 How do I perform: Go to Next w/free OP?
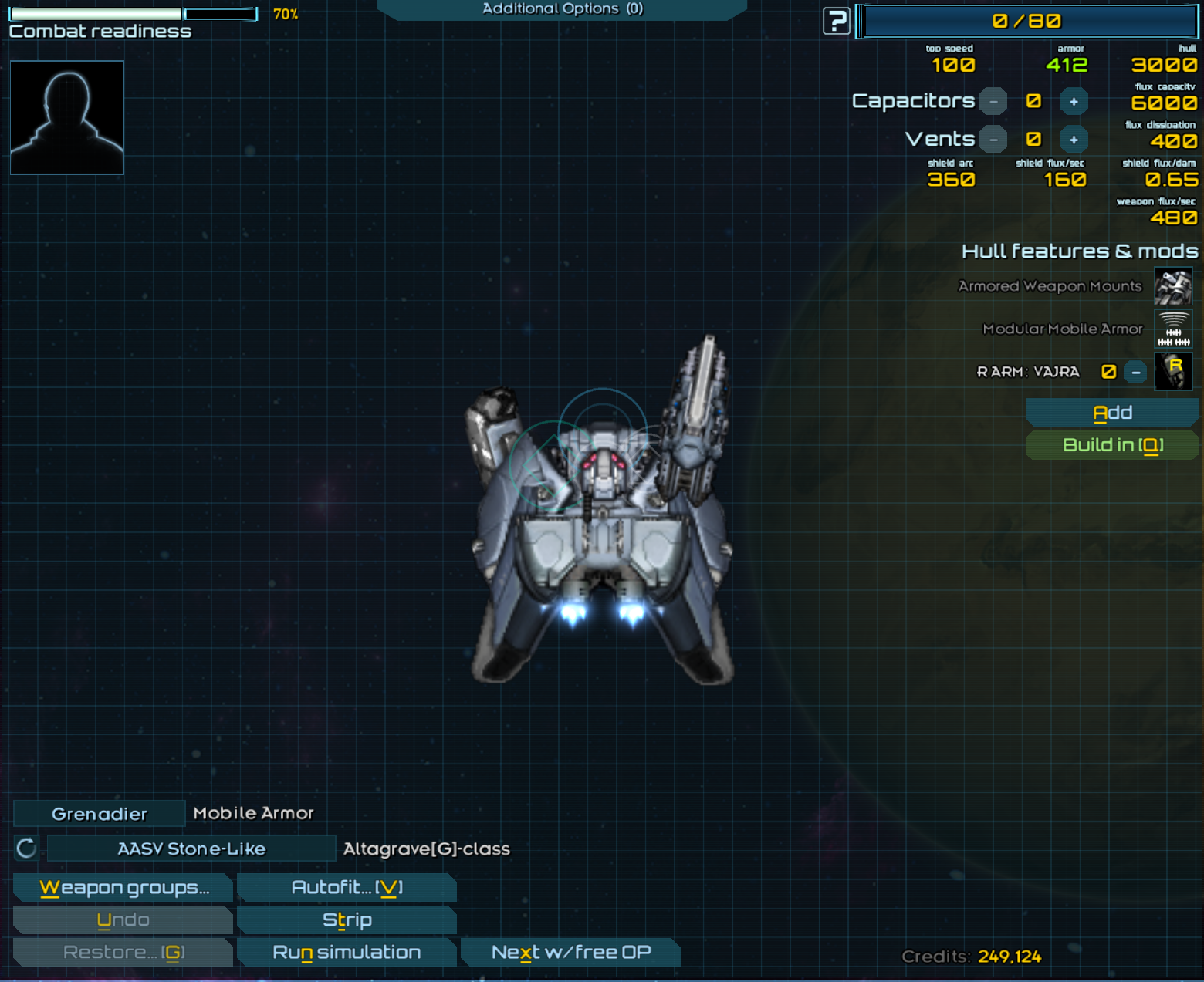[570, 953]
